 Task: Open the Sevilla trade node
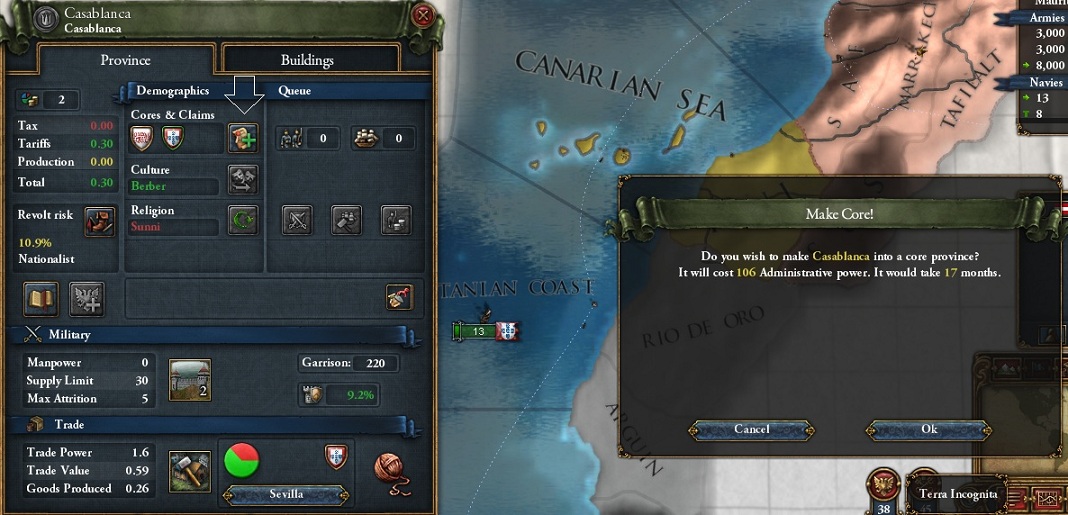click(x=285, y=494)
